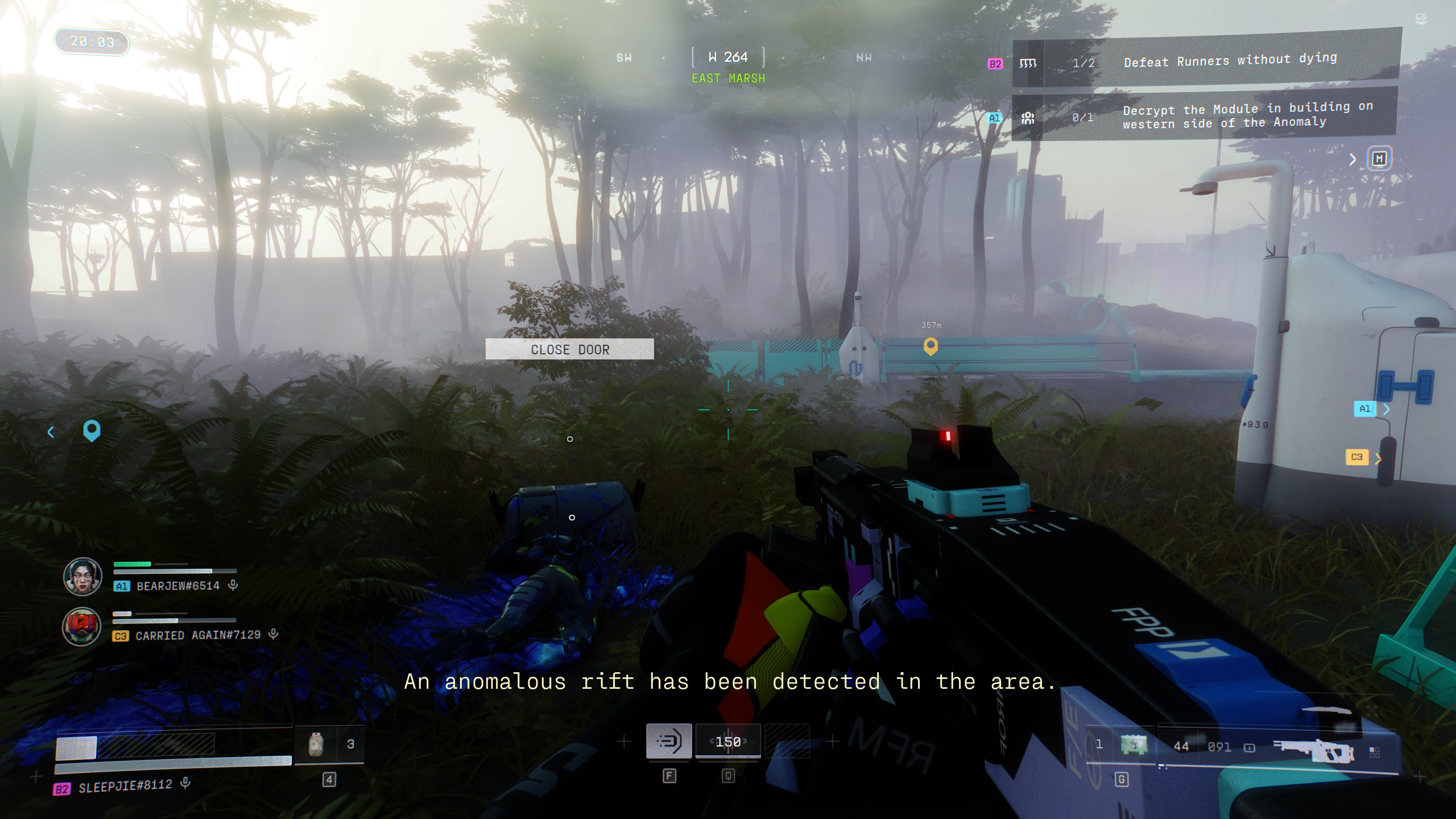Select the green grenade equipment slot

coord(1134,746)
